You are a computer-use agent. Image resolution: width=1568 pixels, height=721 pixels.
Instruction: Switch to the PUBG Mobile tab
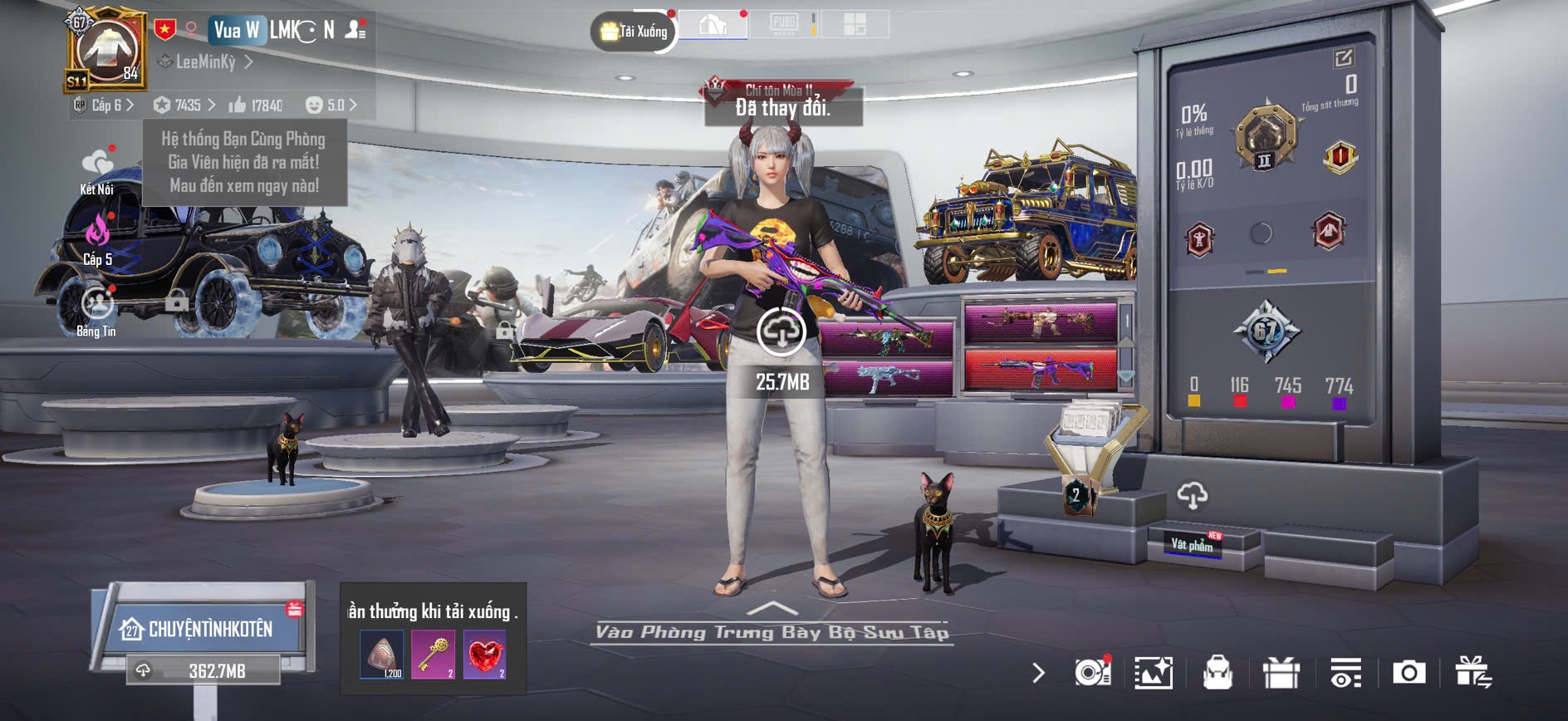(x=784, y=24)
